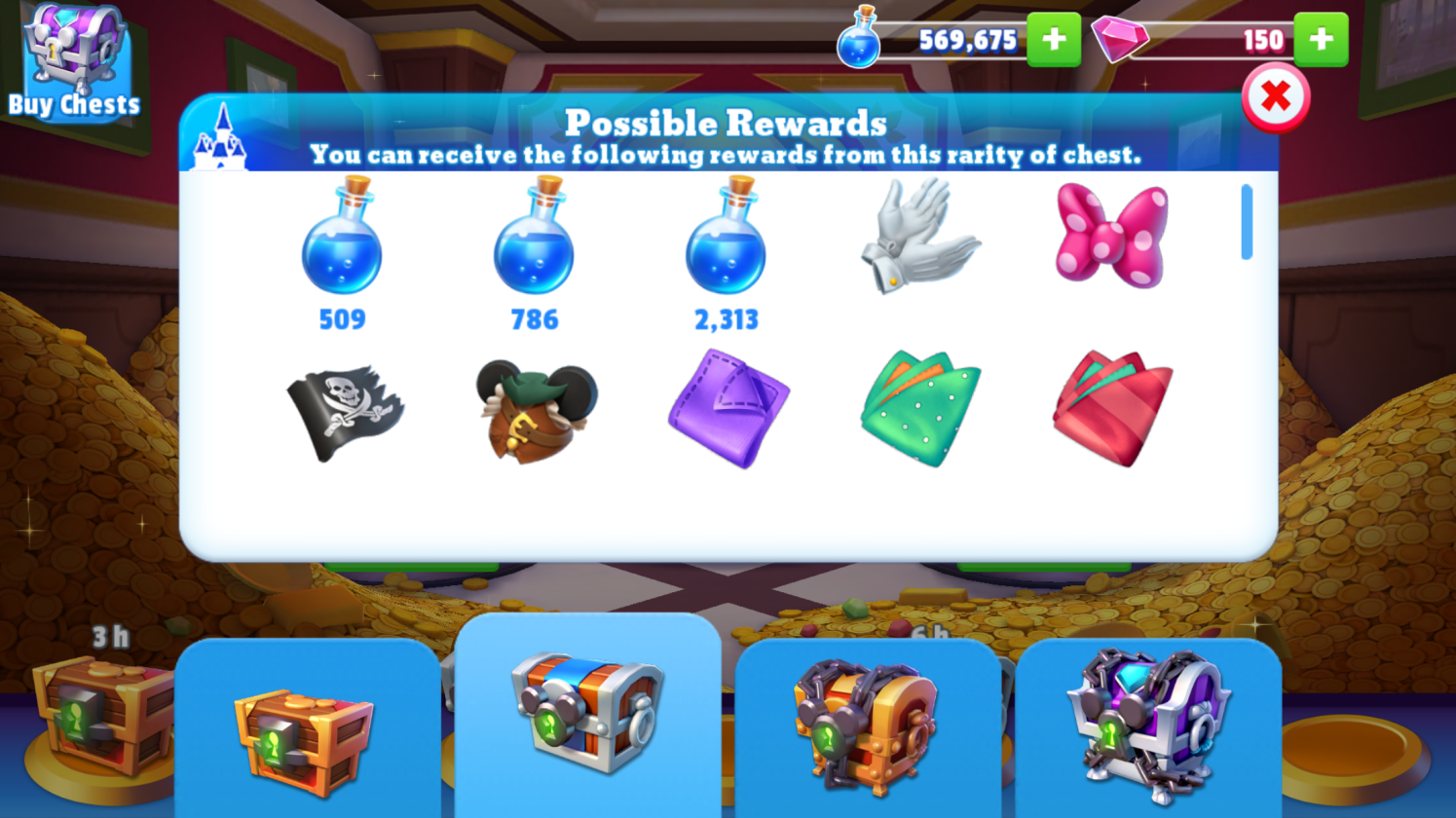The width and height of the screenshot is (1456, 818).
Task: Add more magic potions with green plus
Action: [x=1054, y=40]
